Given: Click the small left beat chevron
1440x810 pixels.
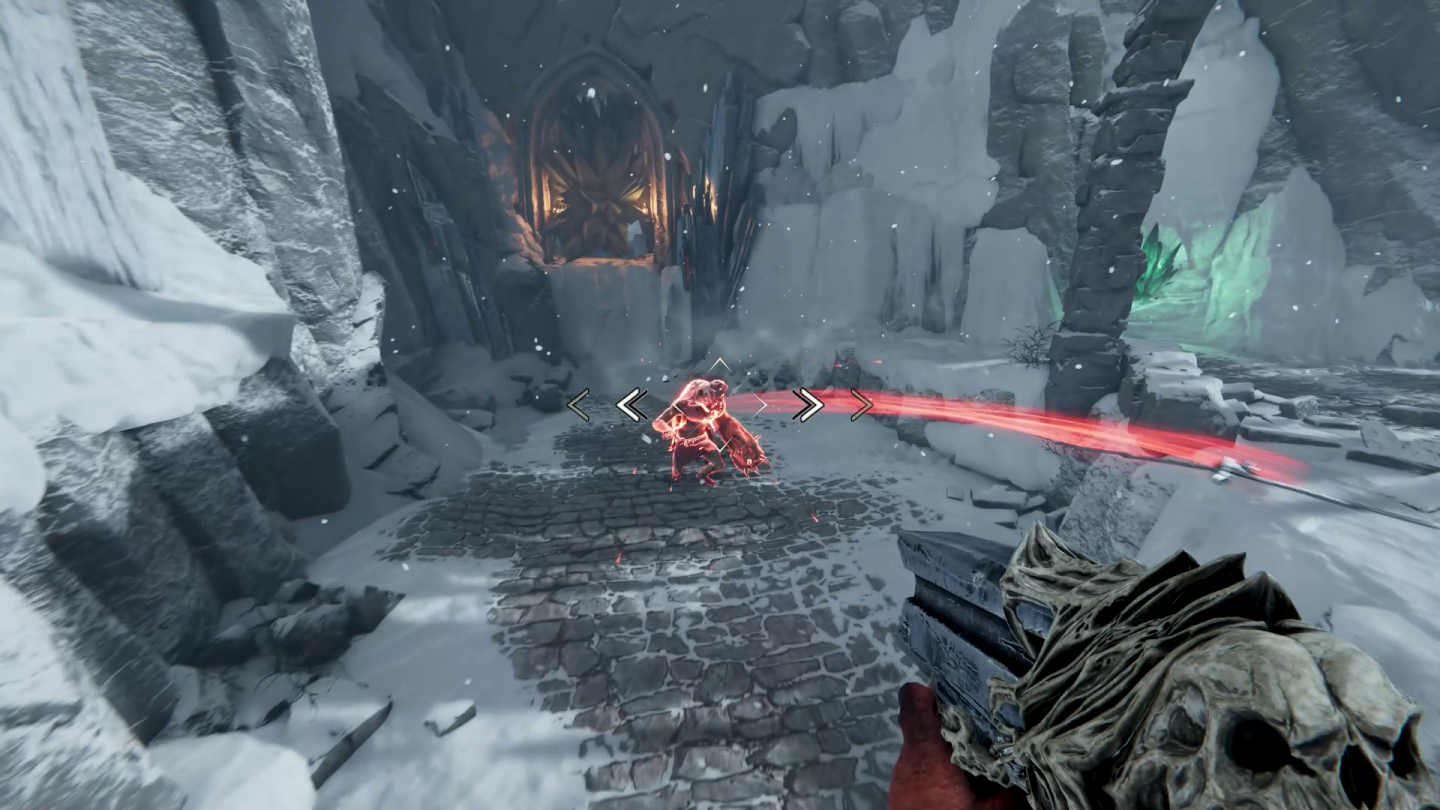Looking at the screenshot, I should point(578,405).
